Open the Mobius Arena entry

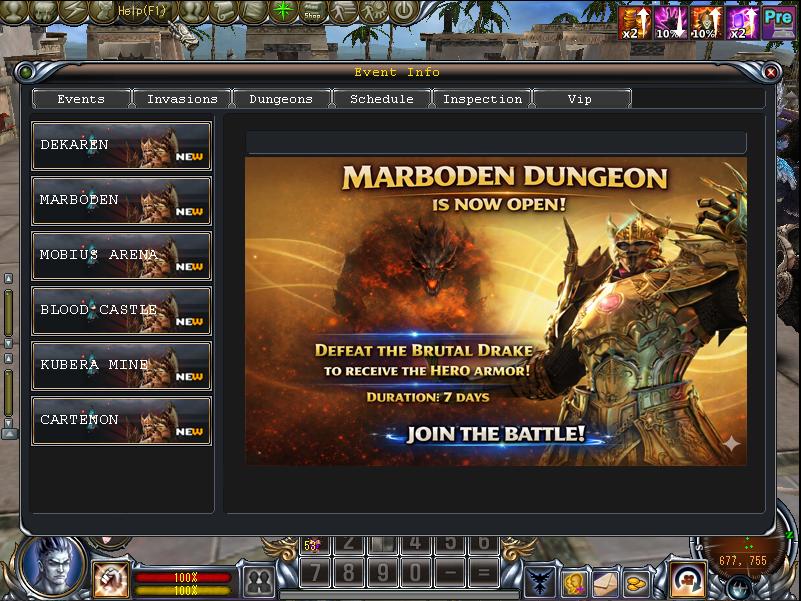[x=121, y=256]
